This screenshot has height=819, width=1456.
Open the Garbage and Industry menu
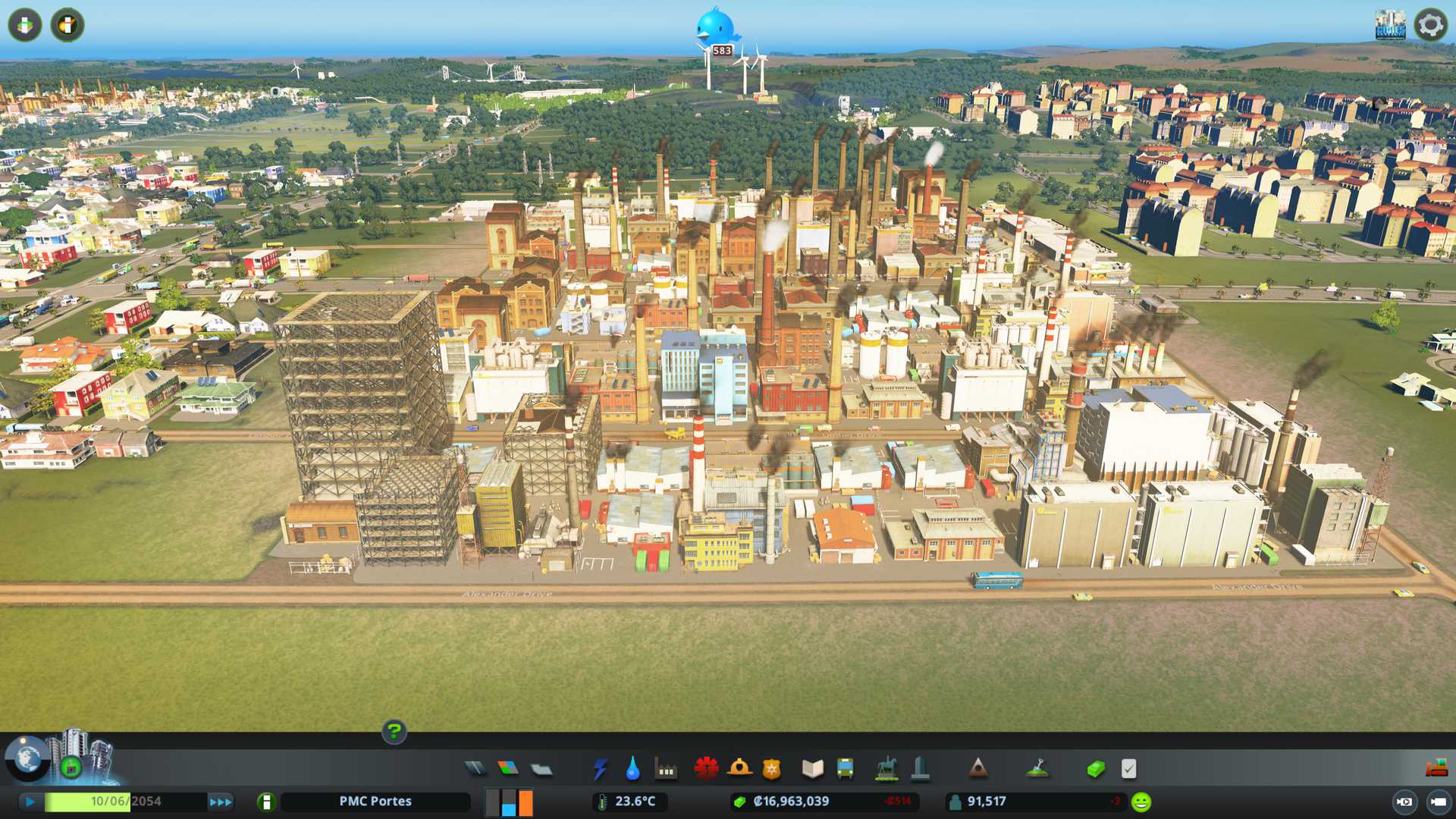(666, 770)
